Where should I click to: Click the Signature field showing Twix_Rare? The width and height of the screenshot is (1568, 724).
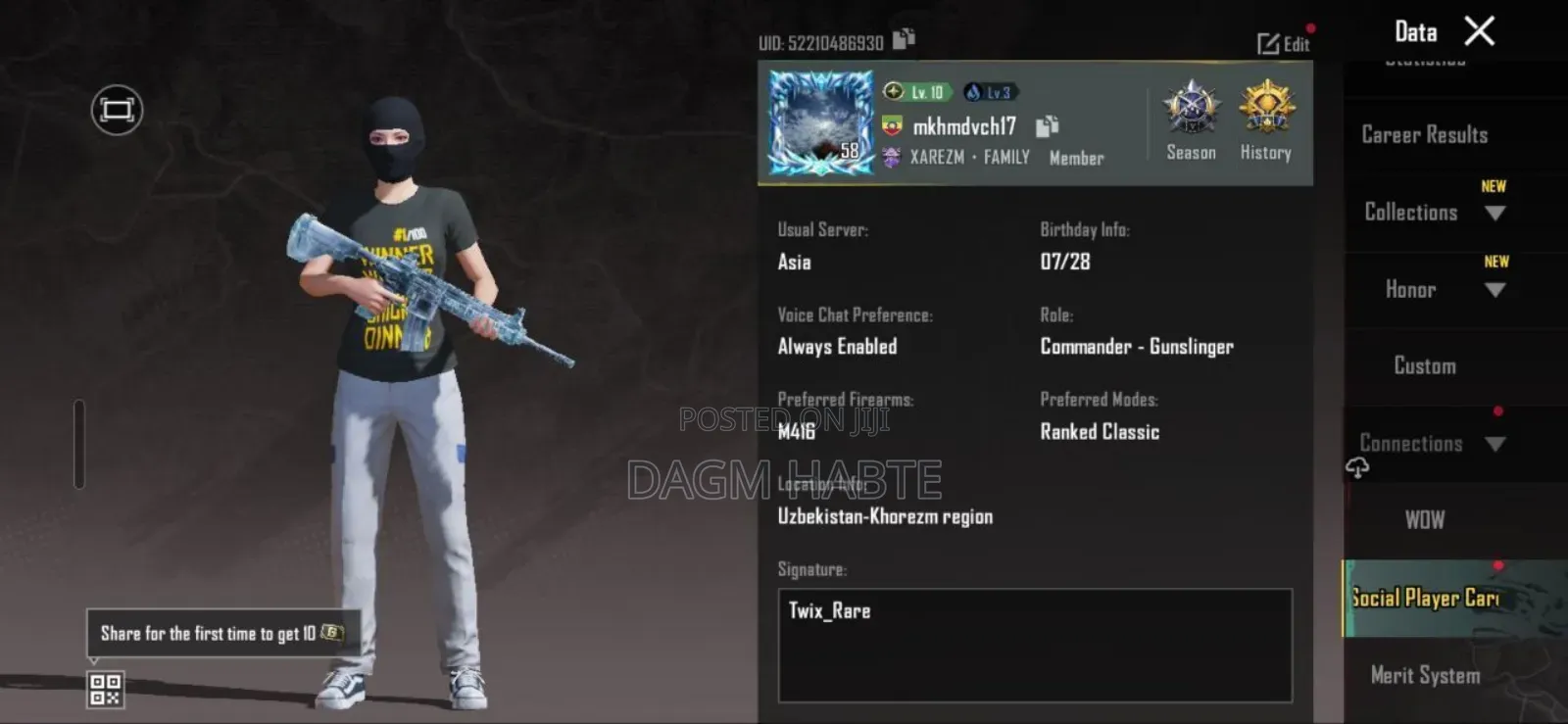tap(1034, 647)
